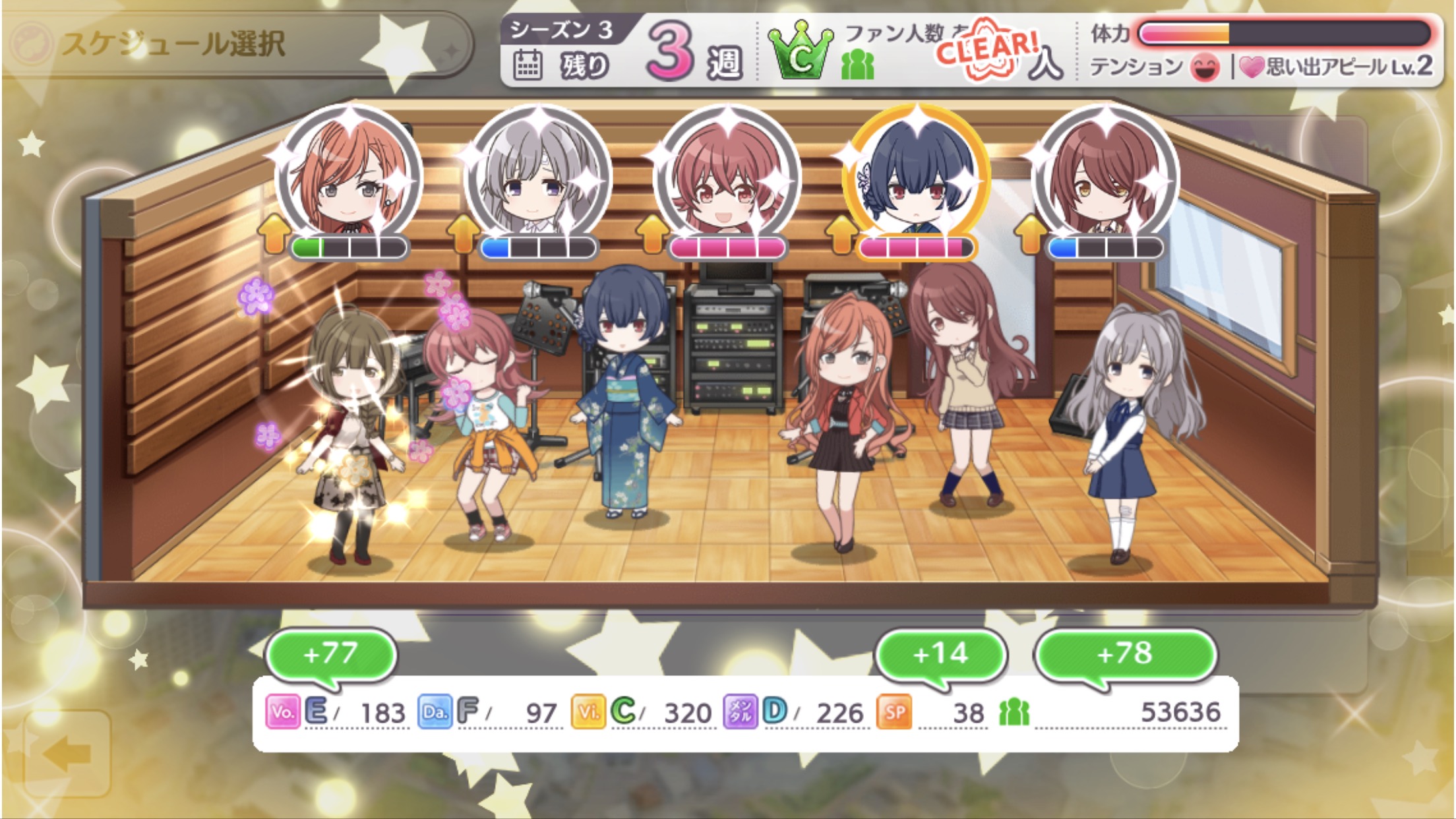Choose the brown-haired idol portrait

pos(1105,176)
